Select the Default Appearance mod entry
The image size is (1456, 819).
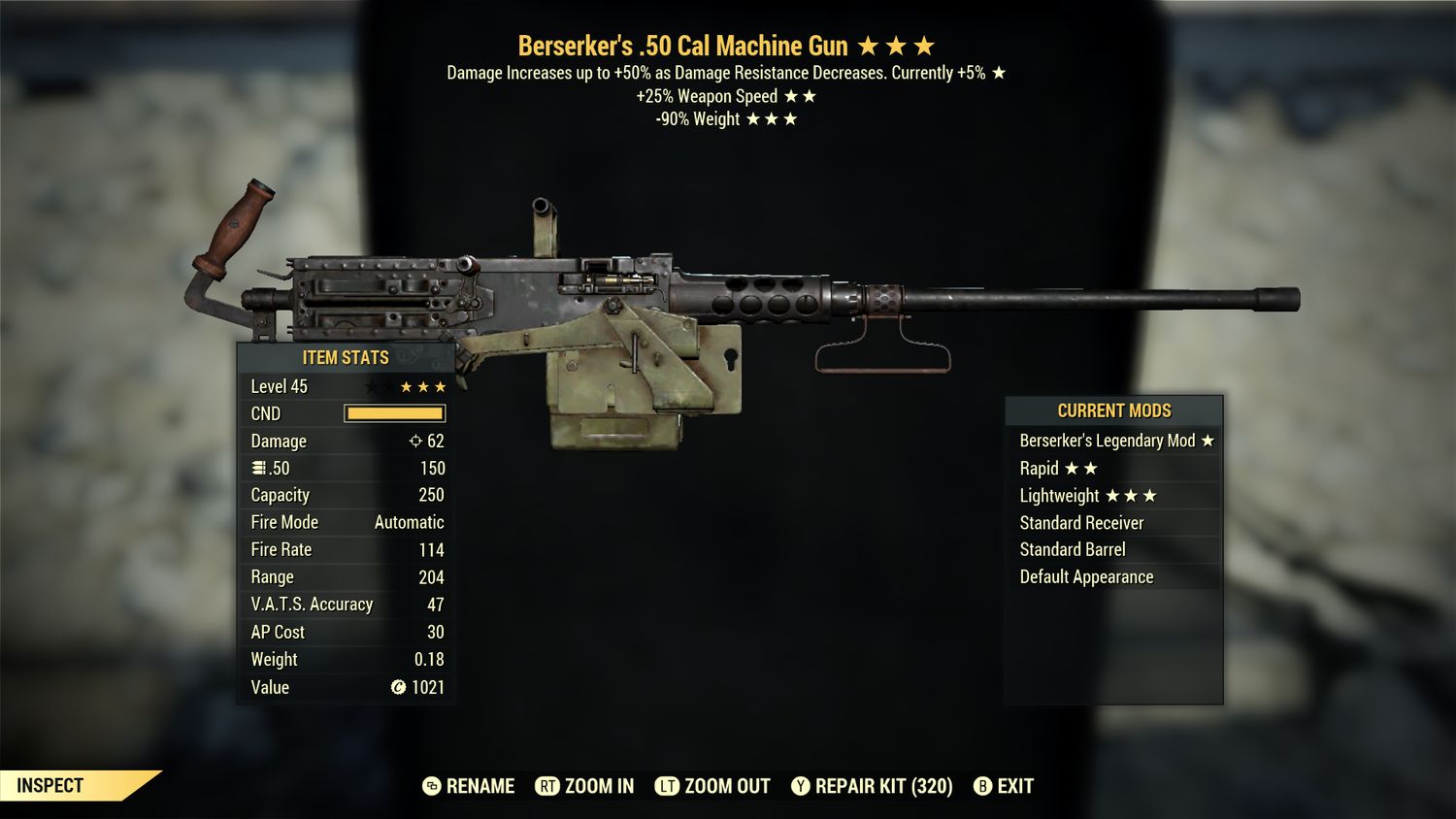click(x=1085, y=576)
